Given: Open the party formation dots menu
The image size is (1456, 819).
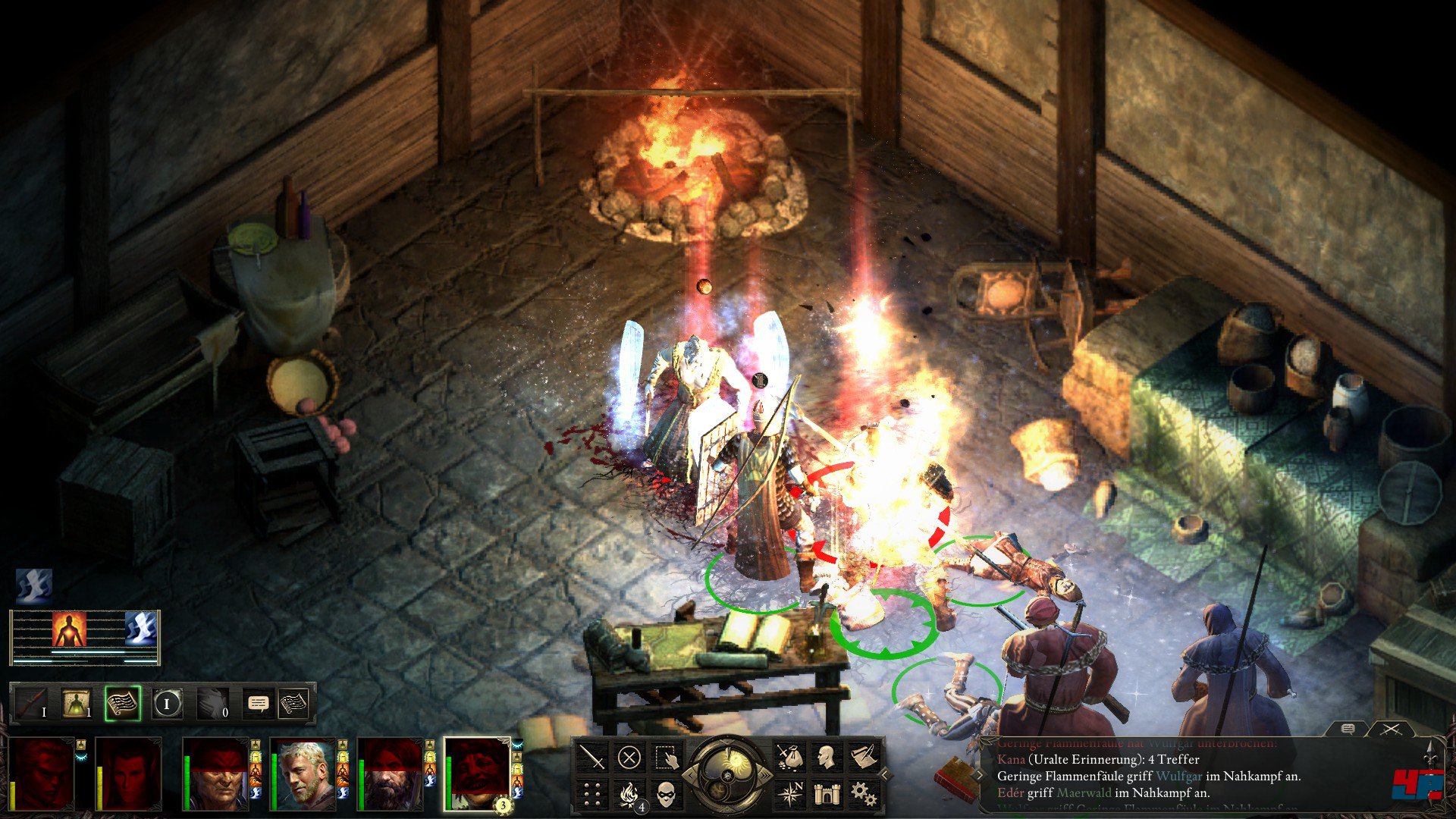Looking at the screenshot, I should 592,794.
